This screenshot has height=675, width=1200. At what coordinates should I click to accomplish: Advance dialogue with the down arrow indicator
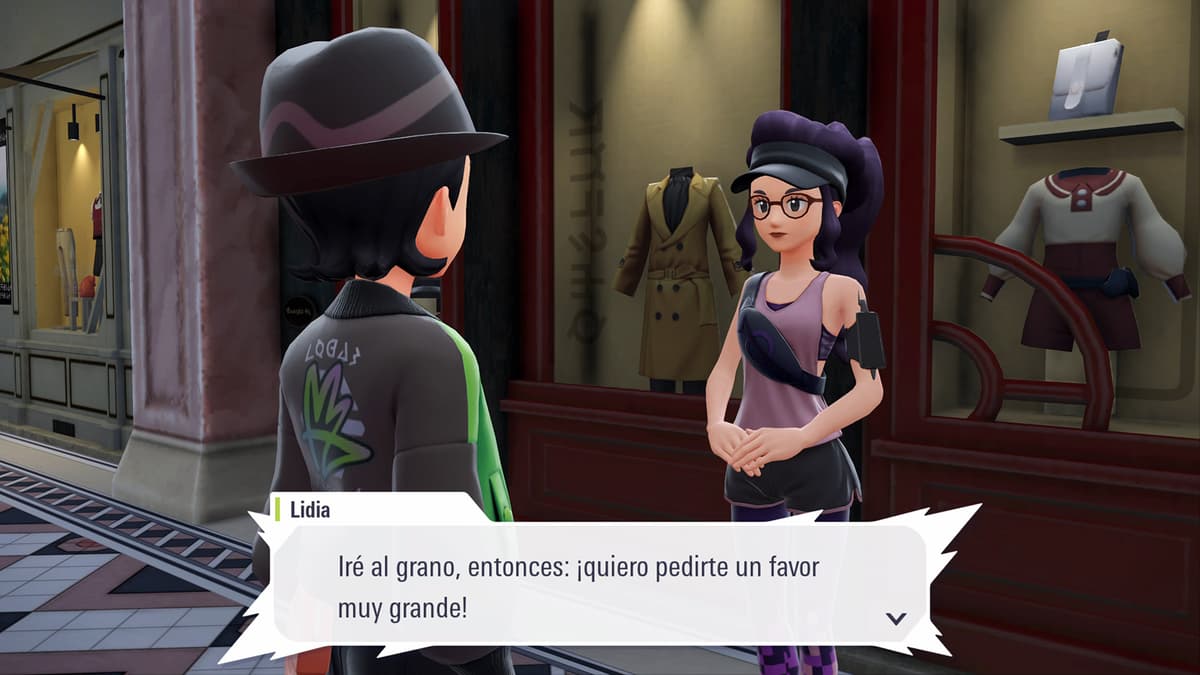[896, 618]
